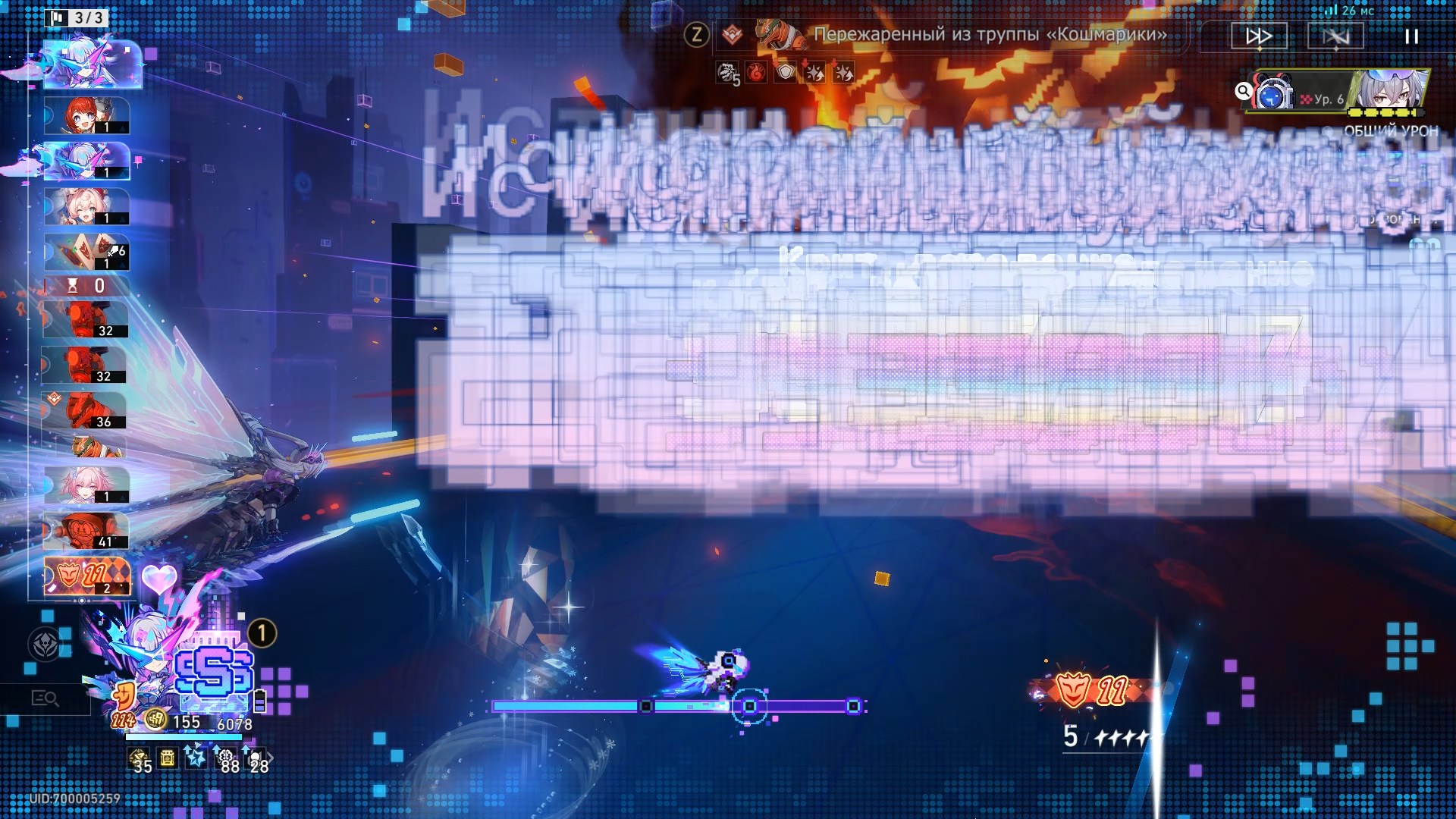Inspect the enemy's red flame status icon
Viewport: 1456px width, 819px height.
pos(756,73)
